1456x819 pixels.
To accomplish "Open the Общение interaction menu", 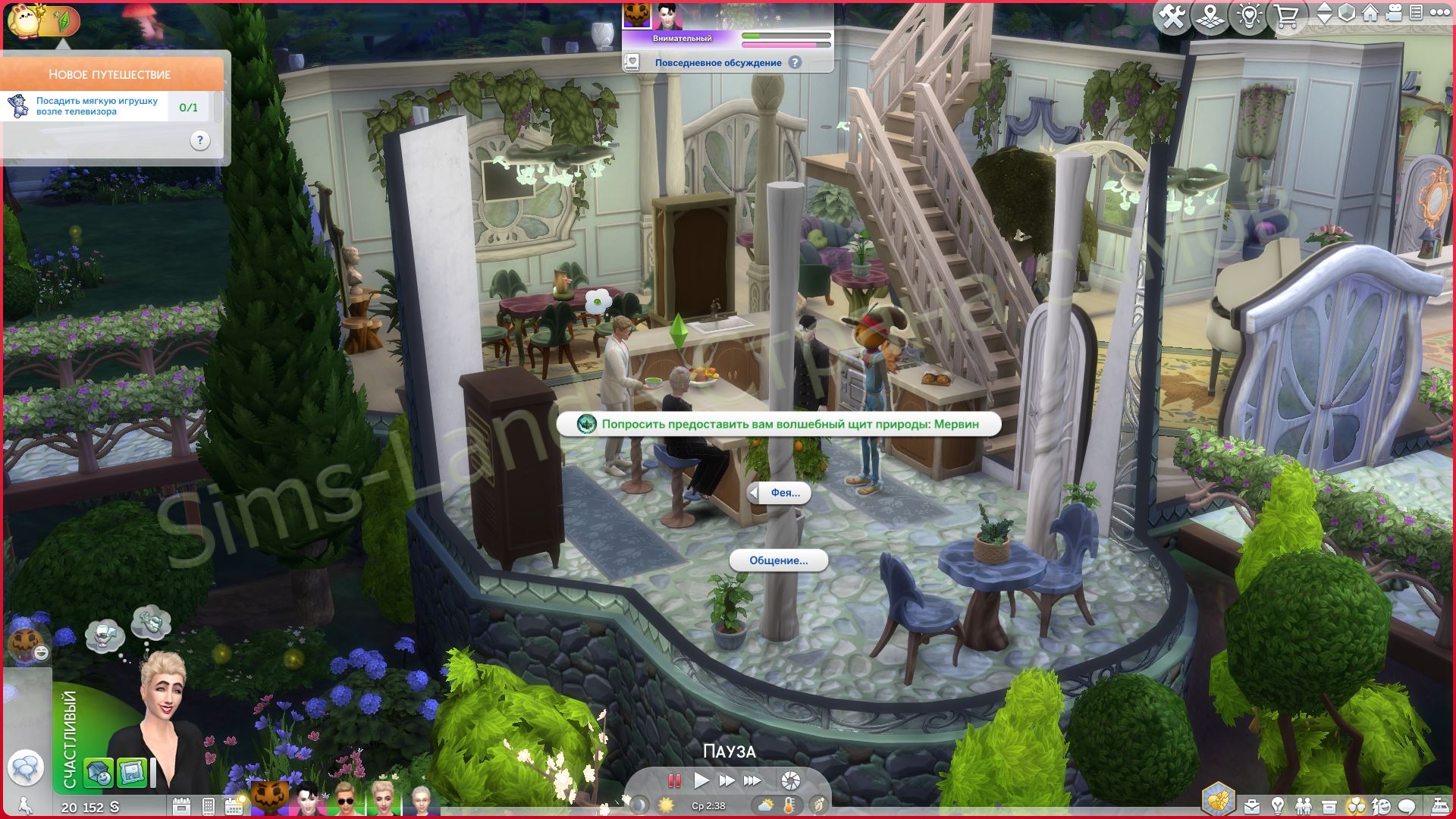I will click(779, 561).
